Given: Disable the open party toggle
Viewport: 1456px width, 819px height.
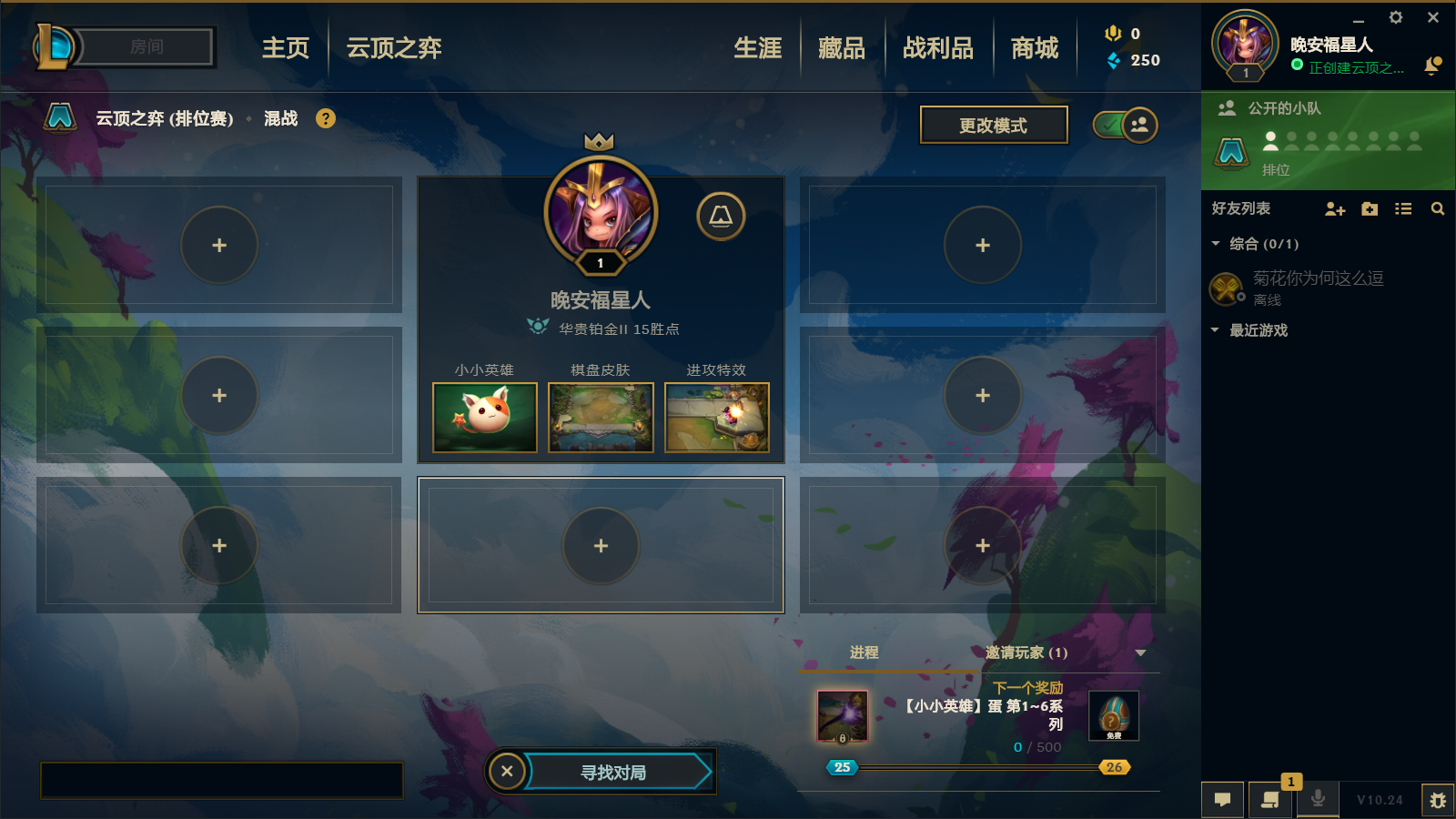Looking at the screenshot, I should click(1112, 125).
